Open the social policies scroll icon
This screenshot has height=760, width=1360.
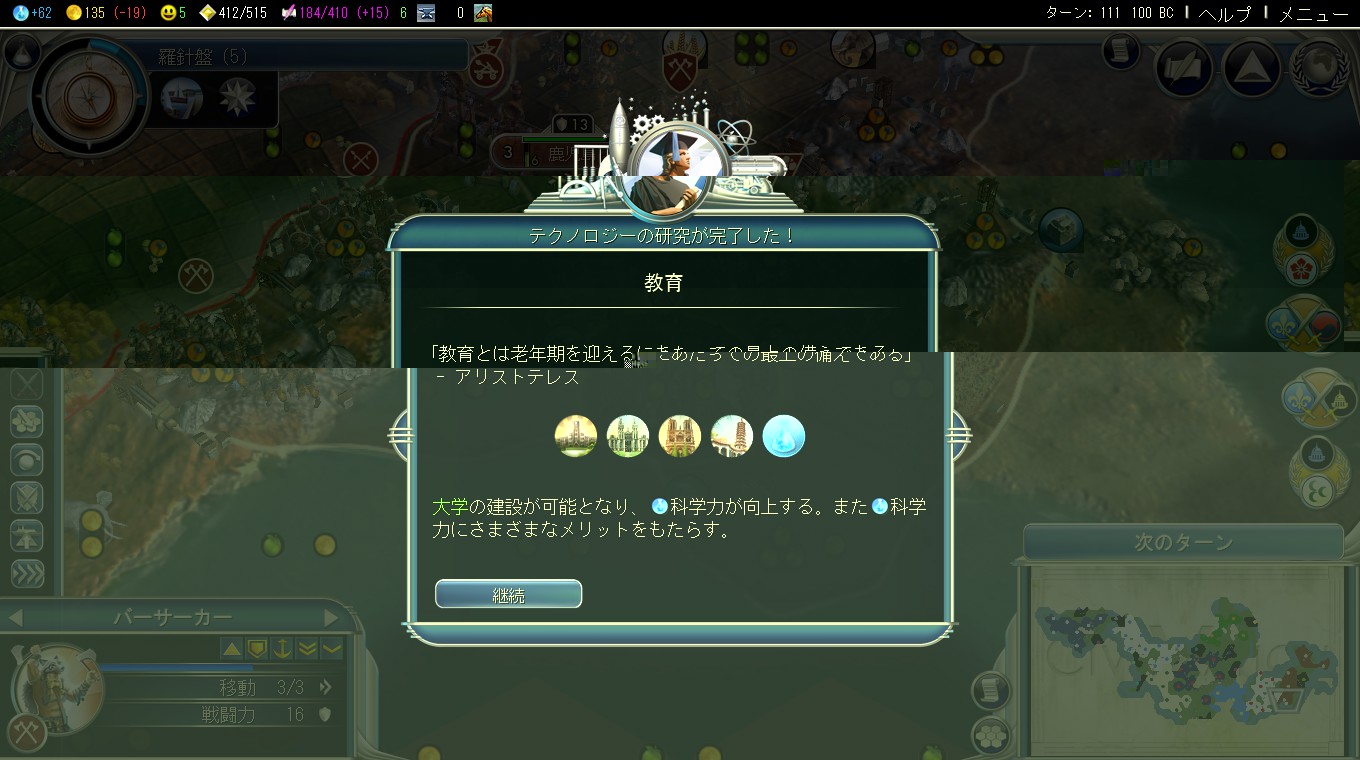coord(1182,66)
